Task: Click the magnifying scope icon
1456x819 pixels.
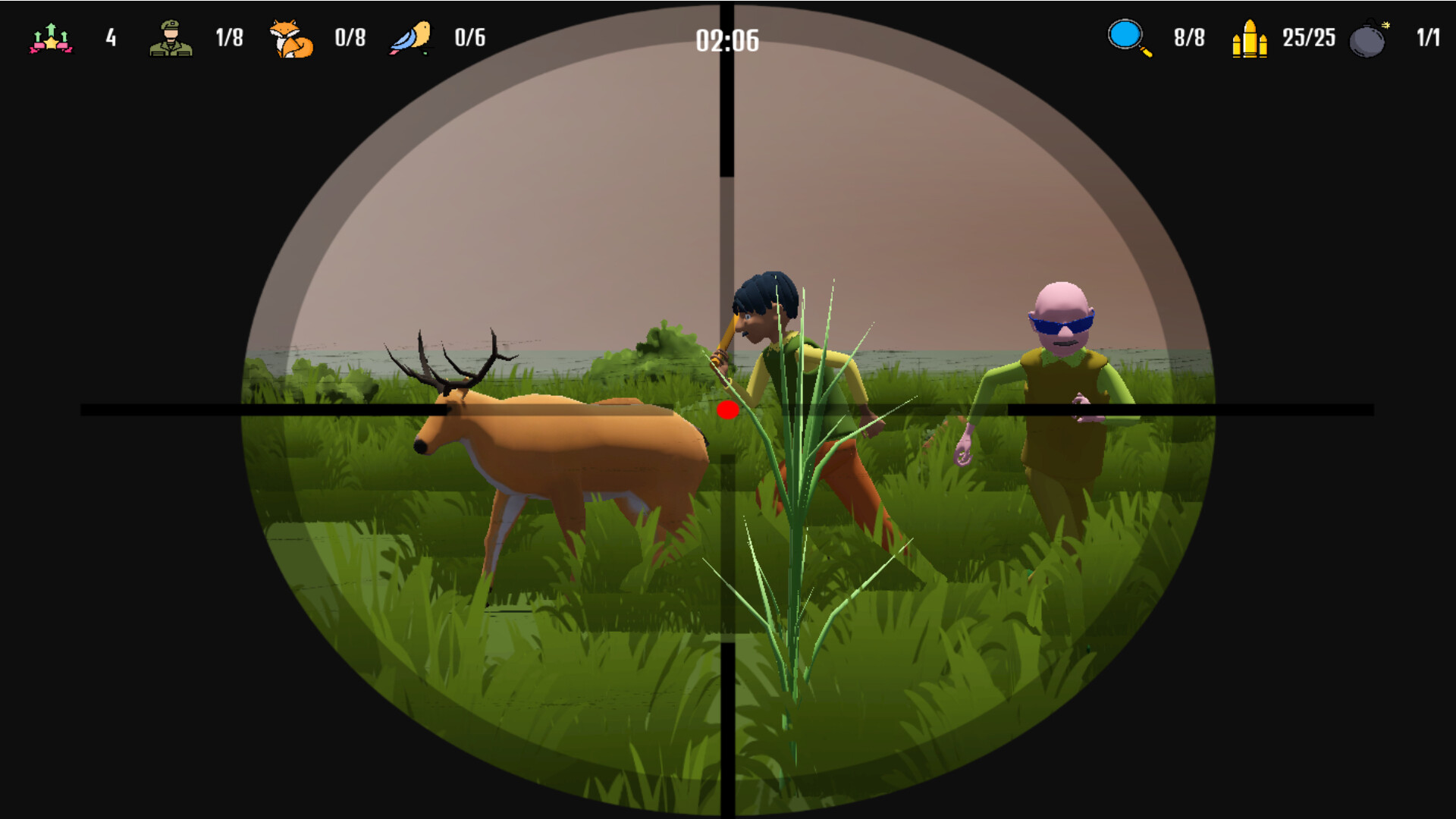Action: pyautogui.click(x=1124, y=36)
